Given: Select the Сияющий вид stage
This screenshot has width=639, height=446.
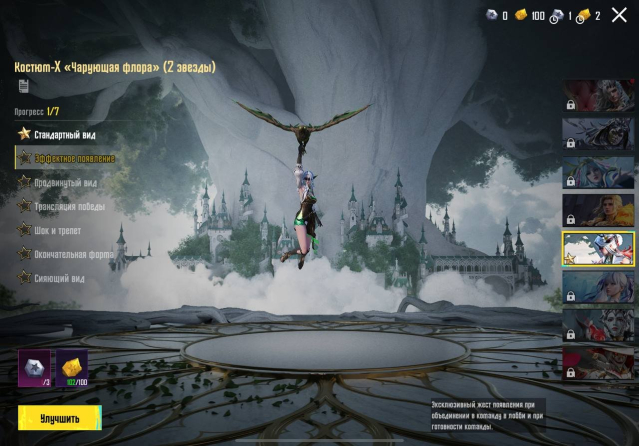Looking at the screenshot, I should point(63,278).
